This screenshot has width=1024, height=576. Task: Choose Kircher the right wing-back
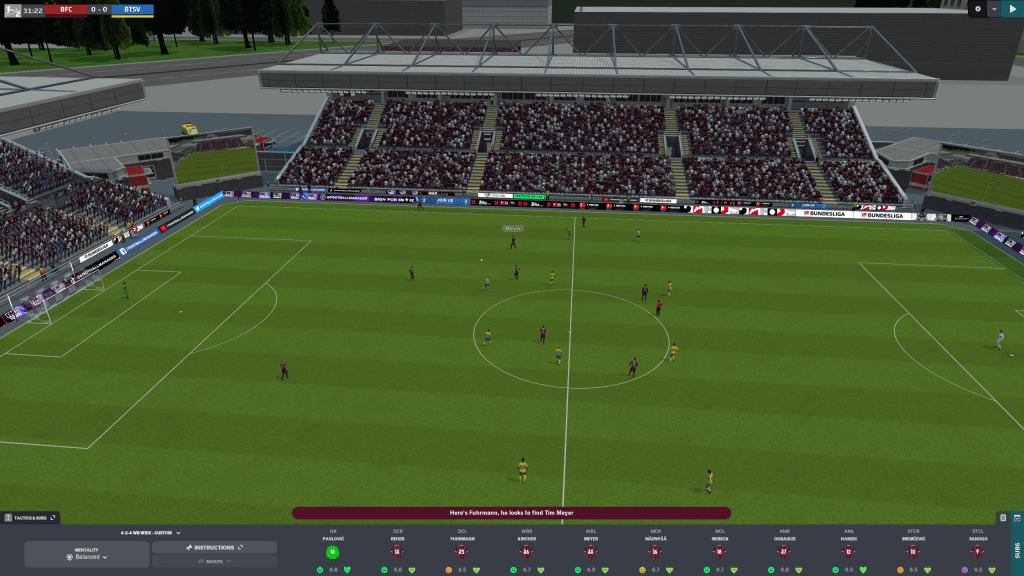click(x=526, y=551)
